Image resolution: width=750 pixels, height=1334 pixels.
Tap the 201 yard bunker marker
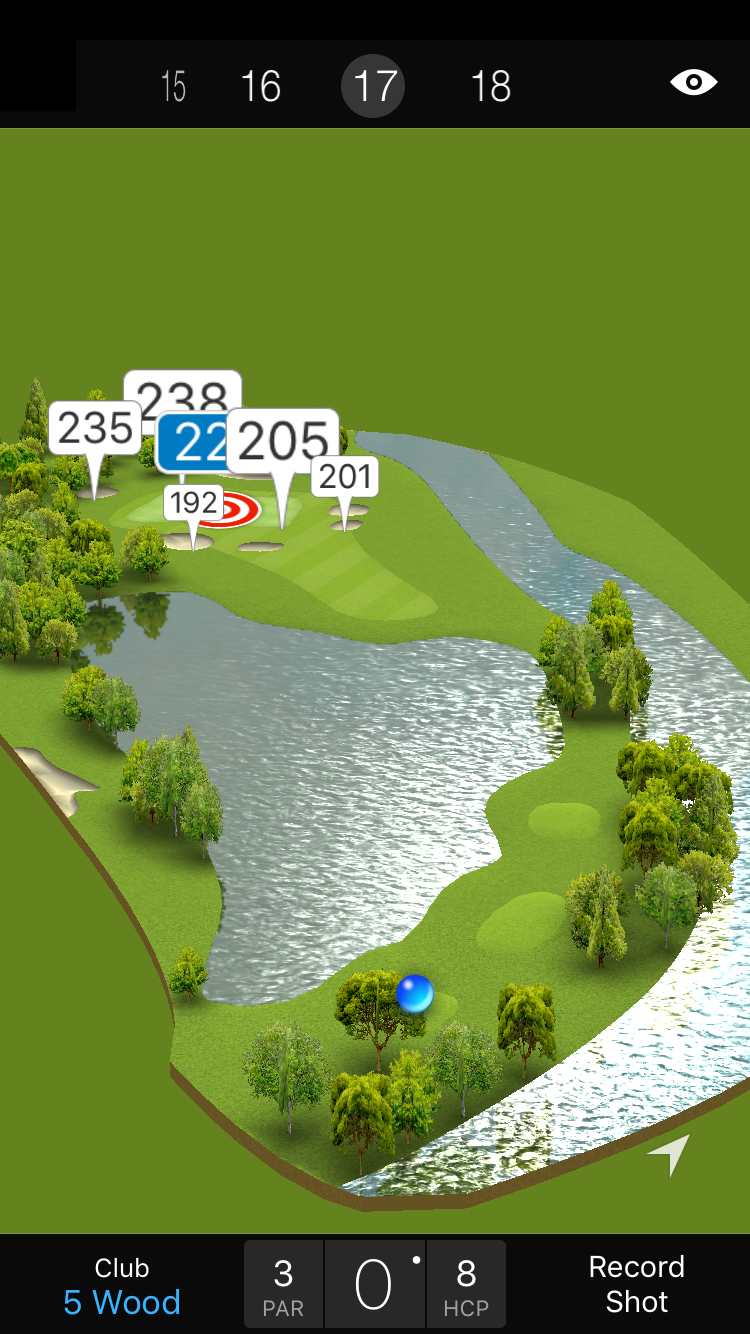point(346,476)
